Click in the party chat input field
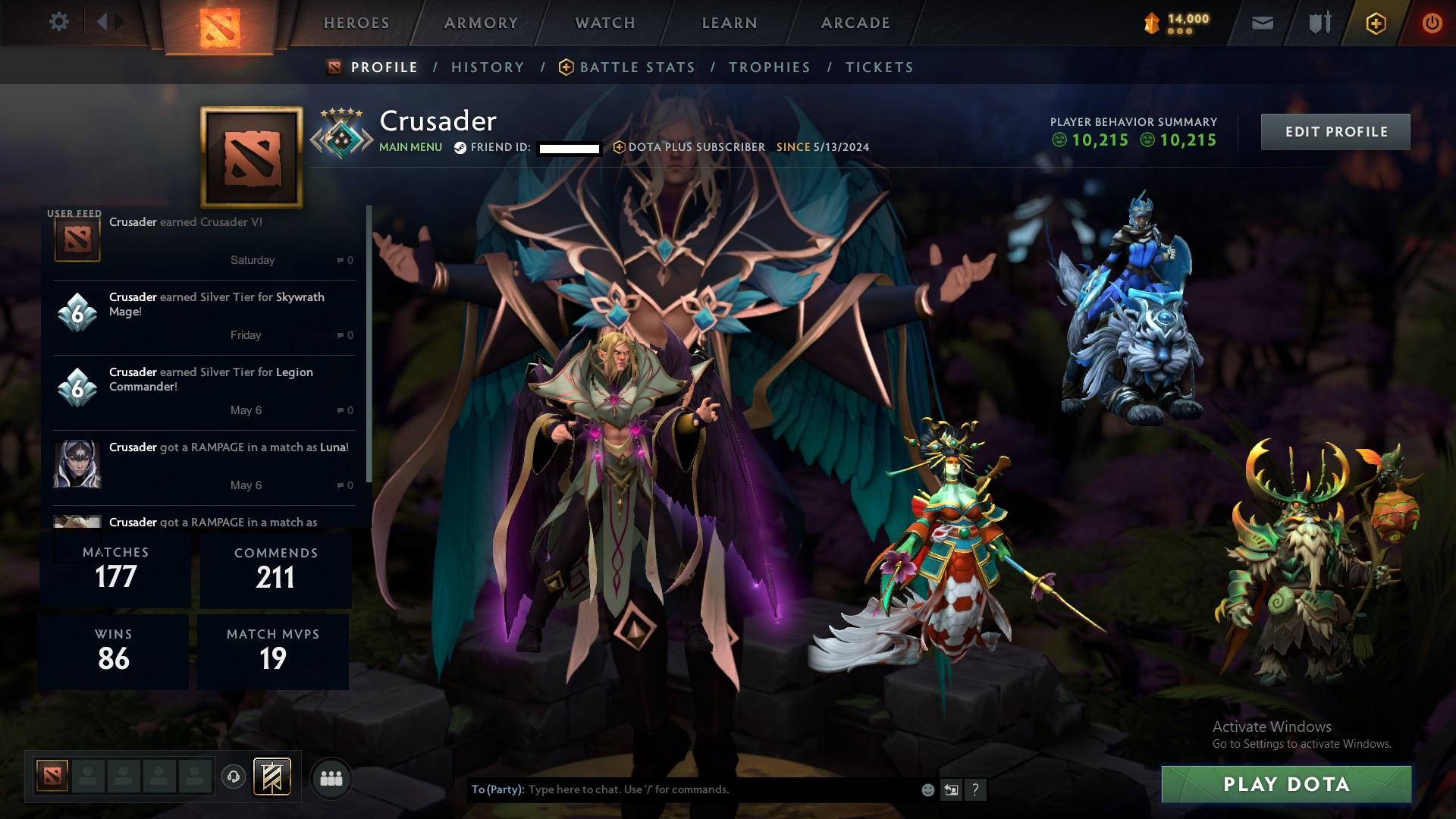The image size is (1456, 819). coord(682,789)
